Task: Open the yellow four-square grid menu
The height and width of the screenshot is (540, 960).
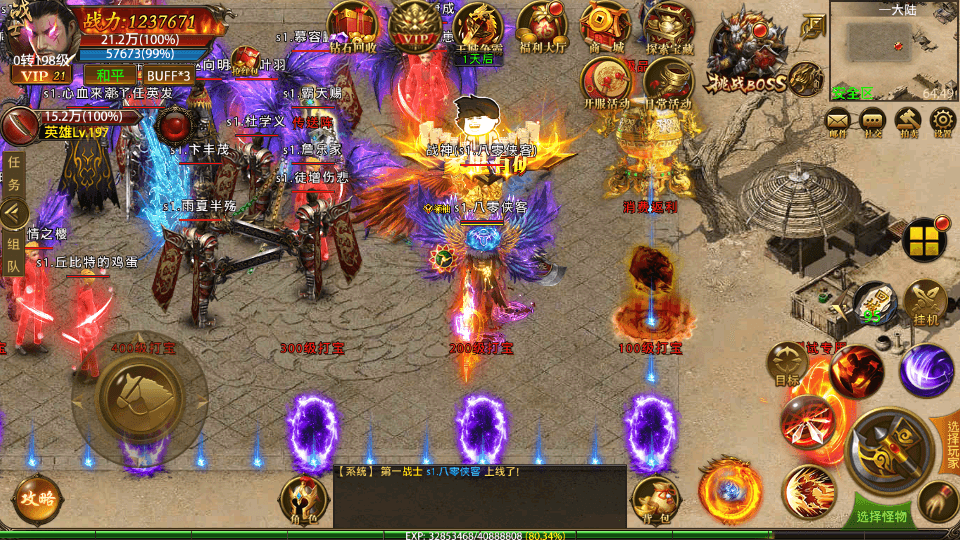Action: [x=925, y=240]
